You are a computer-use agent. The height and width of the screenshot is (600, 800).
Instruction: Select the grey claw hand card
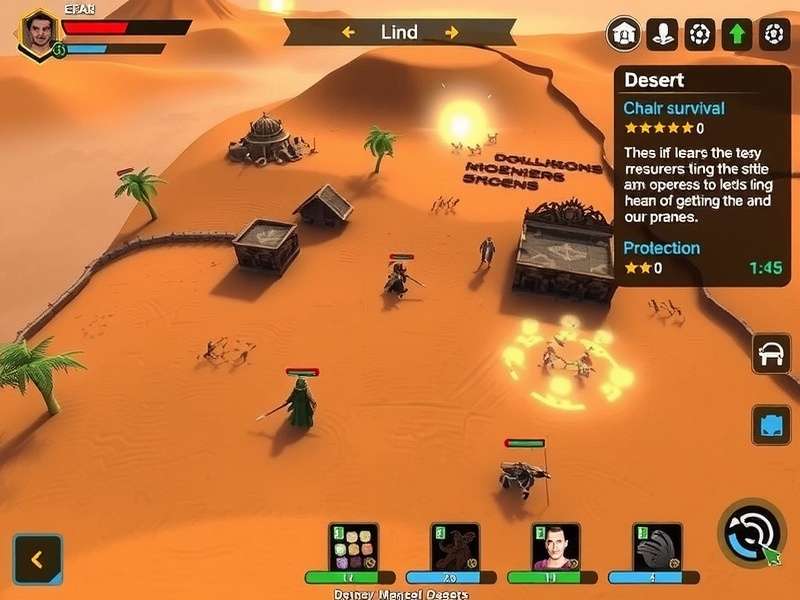(657, 547)
